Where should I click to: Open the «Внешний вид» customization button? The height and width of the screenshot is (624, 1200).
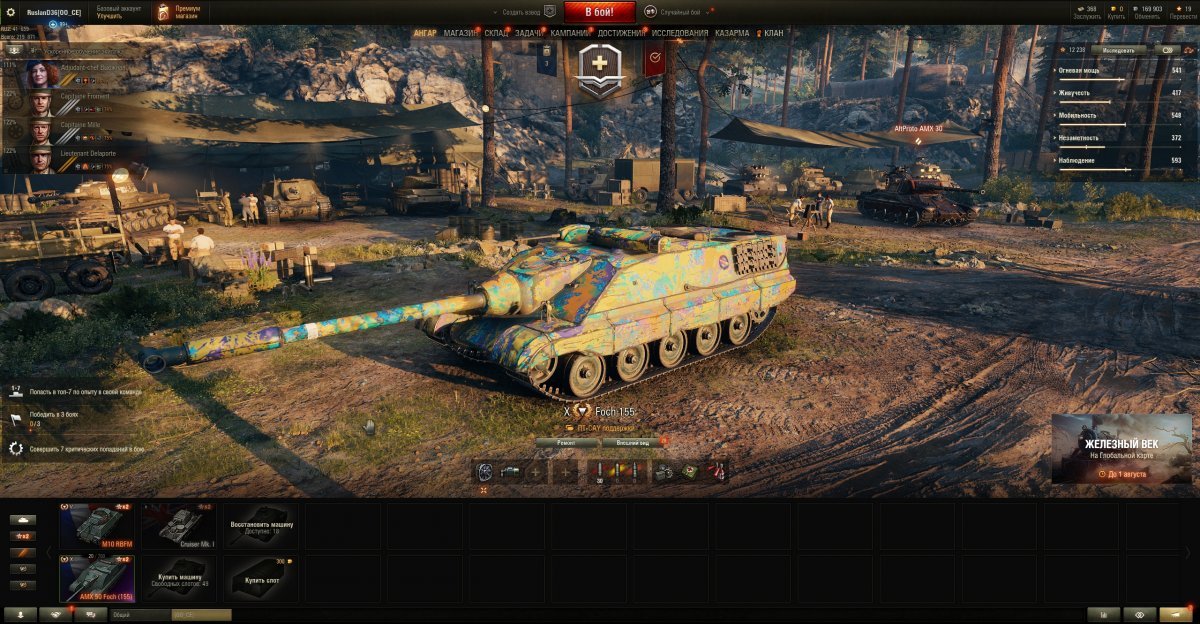(632, 442)
